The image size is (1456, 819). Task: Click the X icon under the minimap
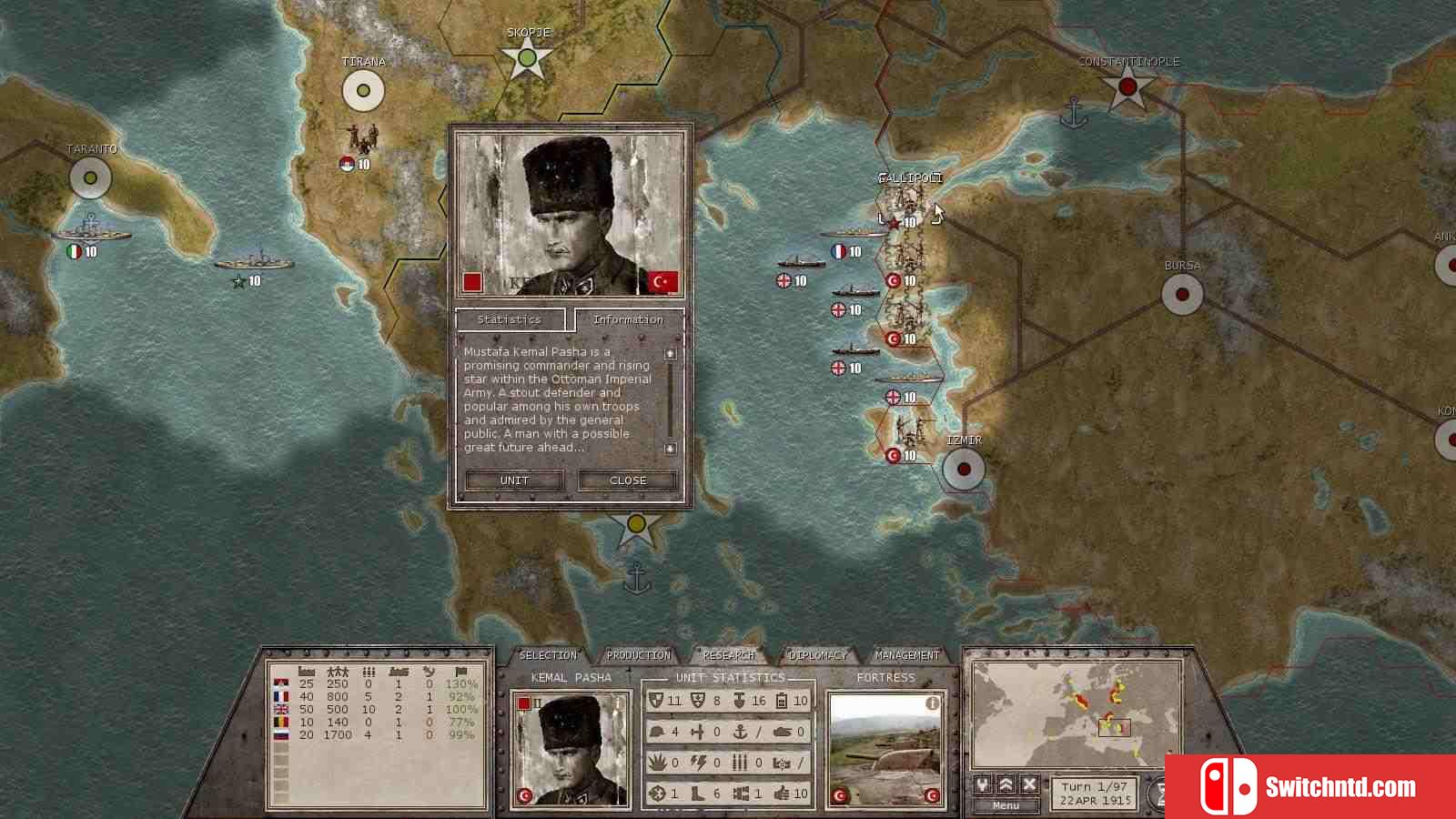[x=1029, y=784]
